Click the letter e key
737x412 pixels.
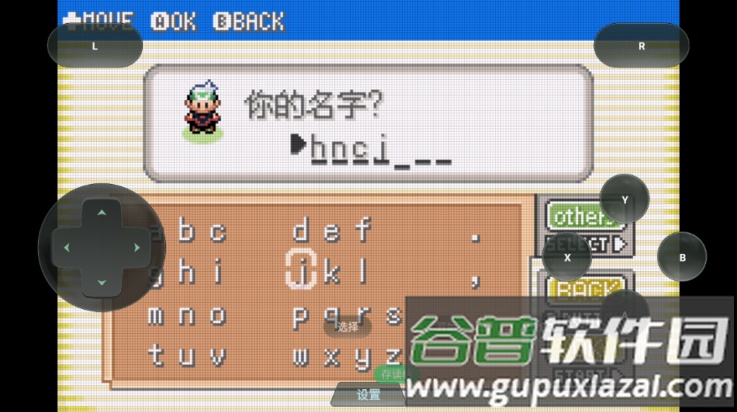tap(332, 232)
